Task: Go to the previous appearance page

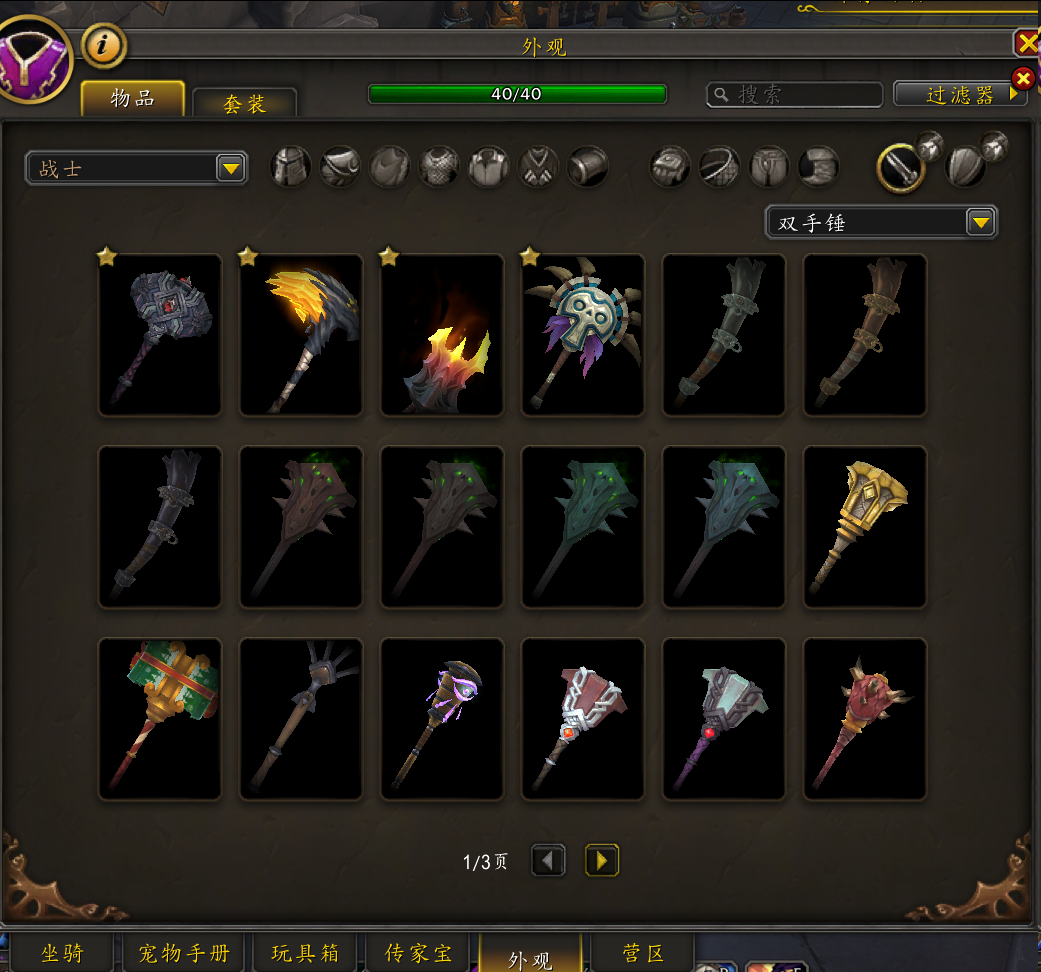Action: tap(548, 860)
